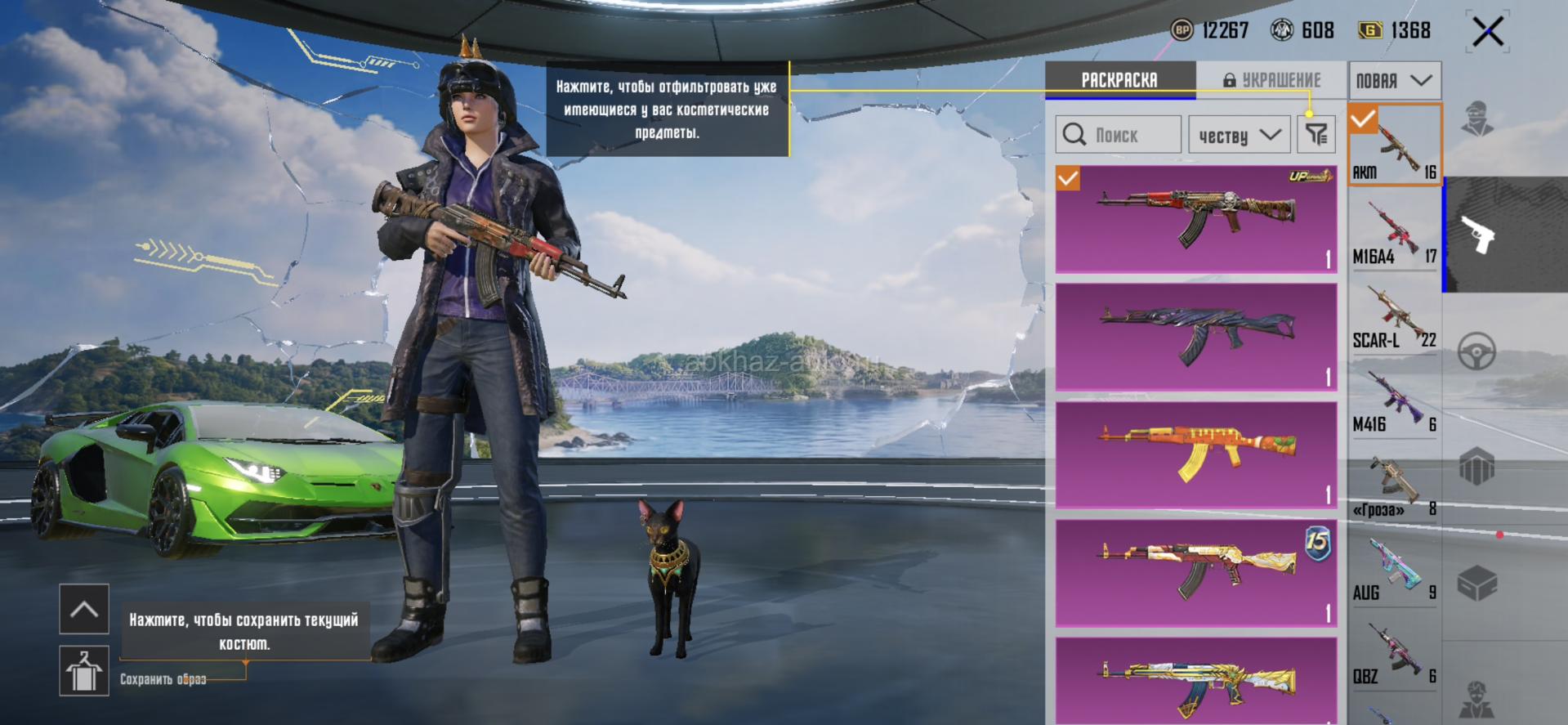
Task: Choose the SCAR-L weapon category
Action: [x=1394, y=317]
